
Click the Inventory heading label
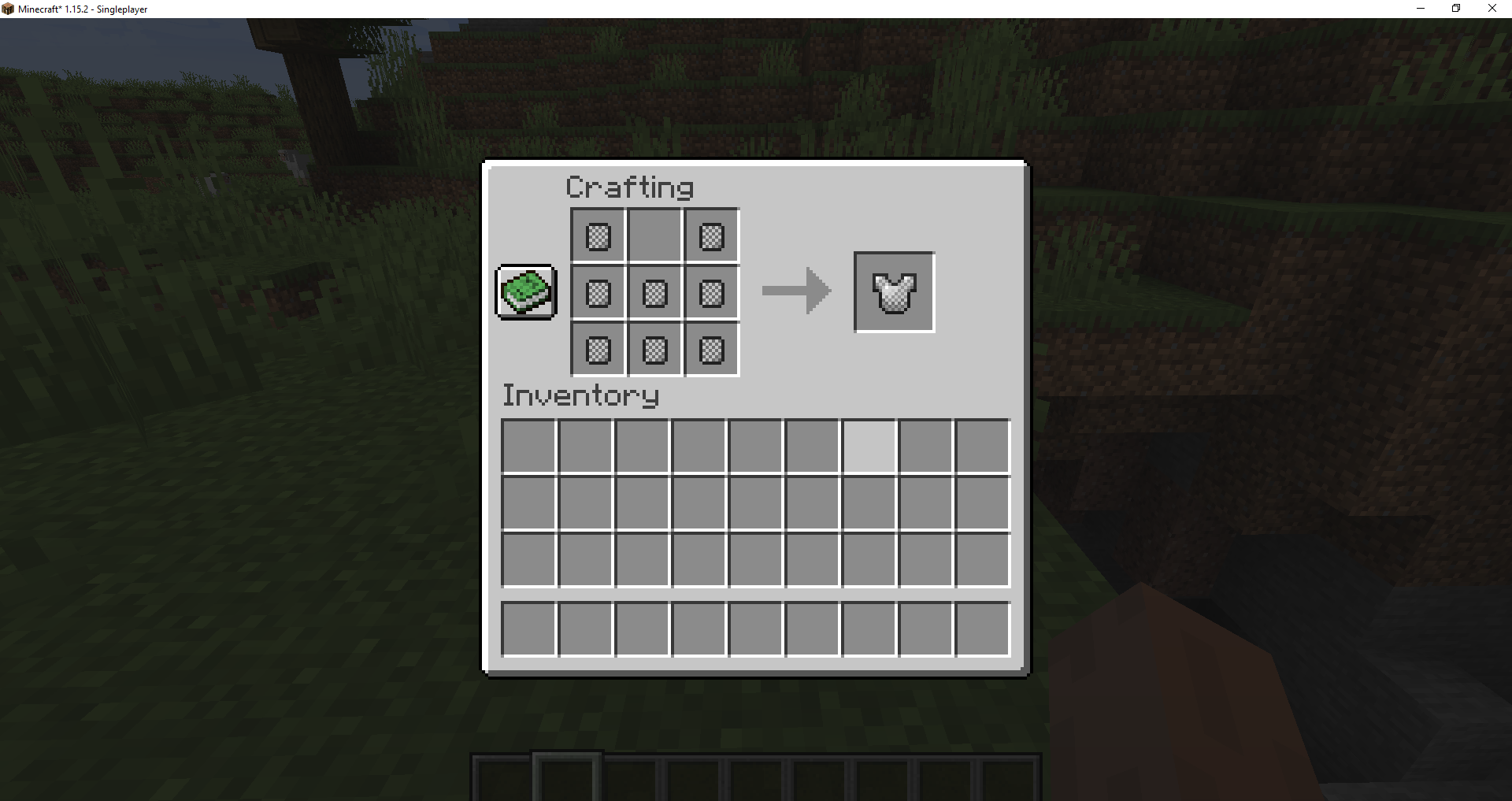580,396
